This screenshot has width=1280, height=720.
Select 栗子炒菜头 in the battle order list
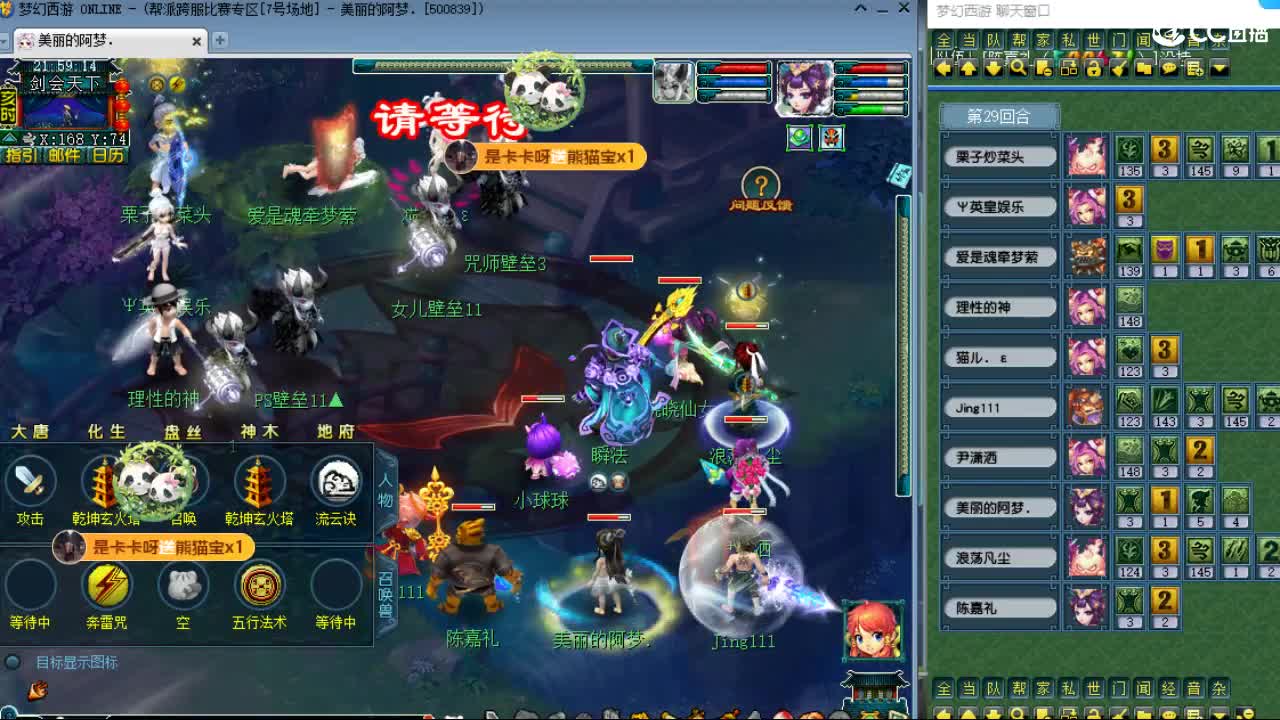pyautogui.click(x=997, y=155)
